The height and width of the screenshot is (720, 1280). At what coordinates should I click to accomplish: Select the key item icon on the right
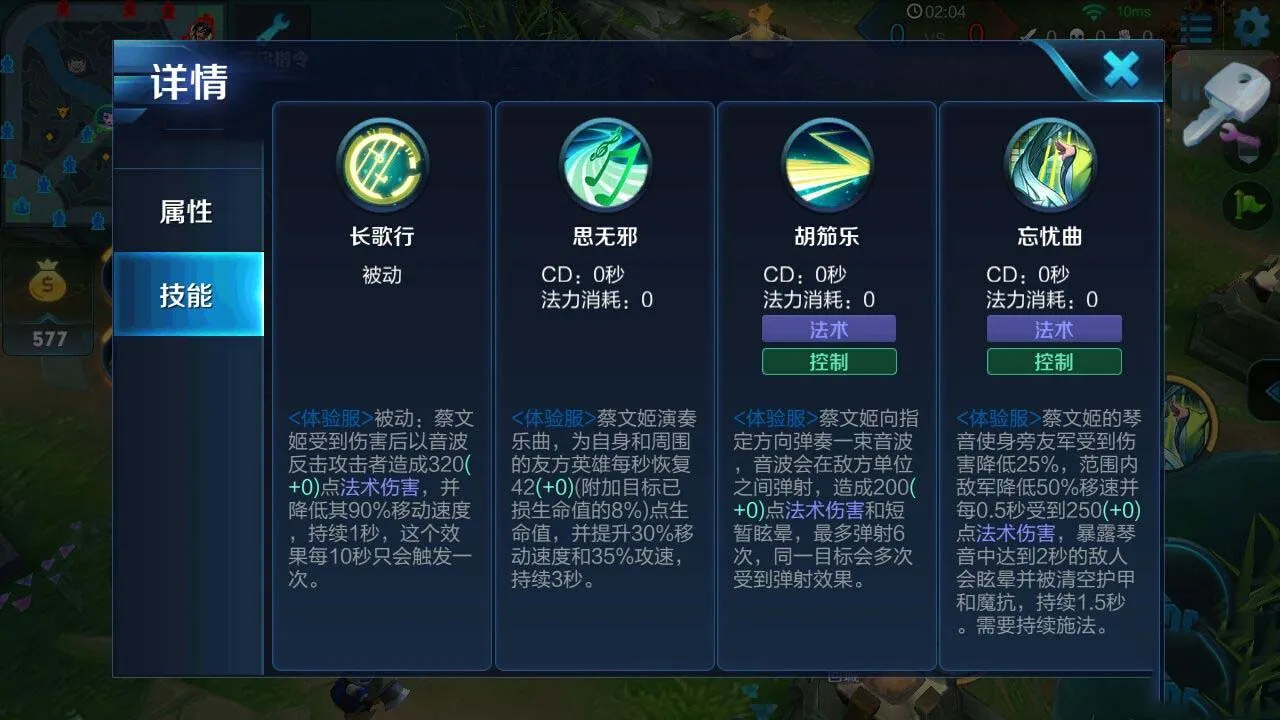(x=1232, y=100)
